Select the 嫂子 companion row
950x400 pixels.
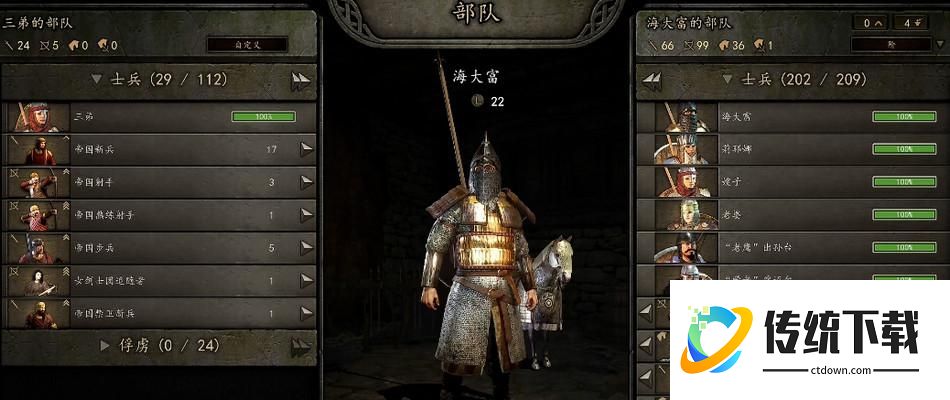tap(790, 182)
